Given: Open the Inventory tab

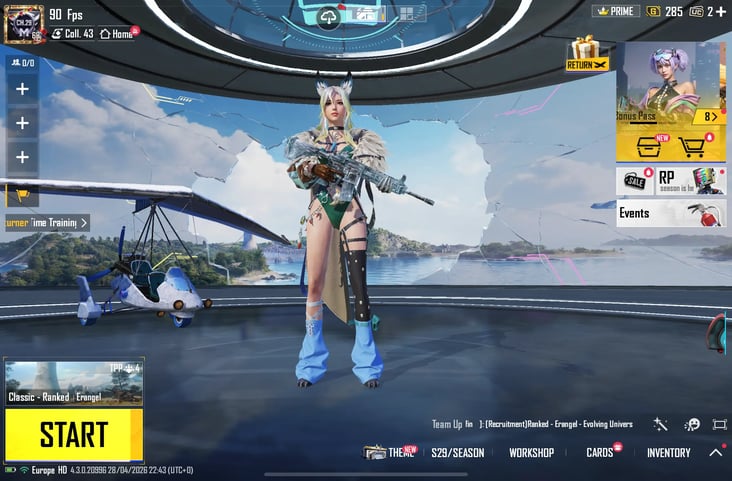Looking at the screenshot, I should [668, 453].
